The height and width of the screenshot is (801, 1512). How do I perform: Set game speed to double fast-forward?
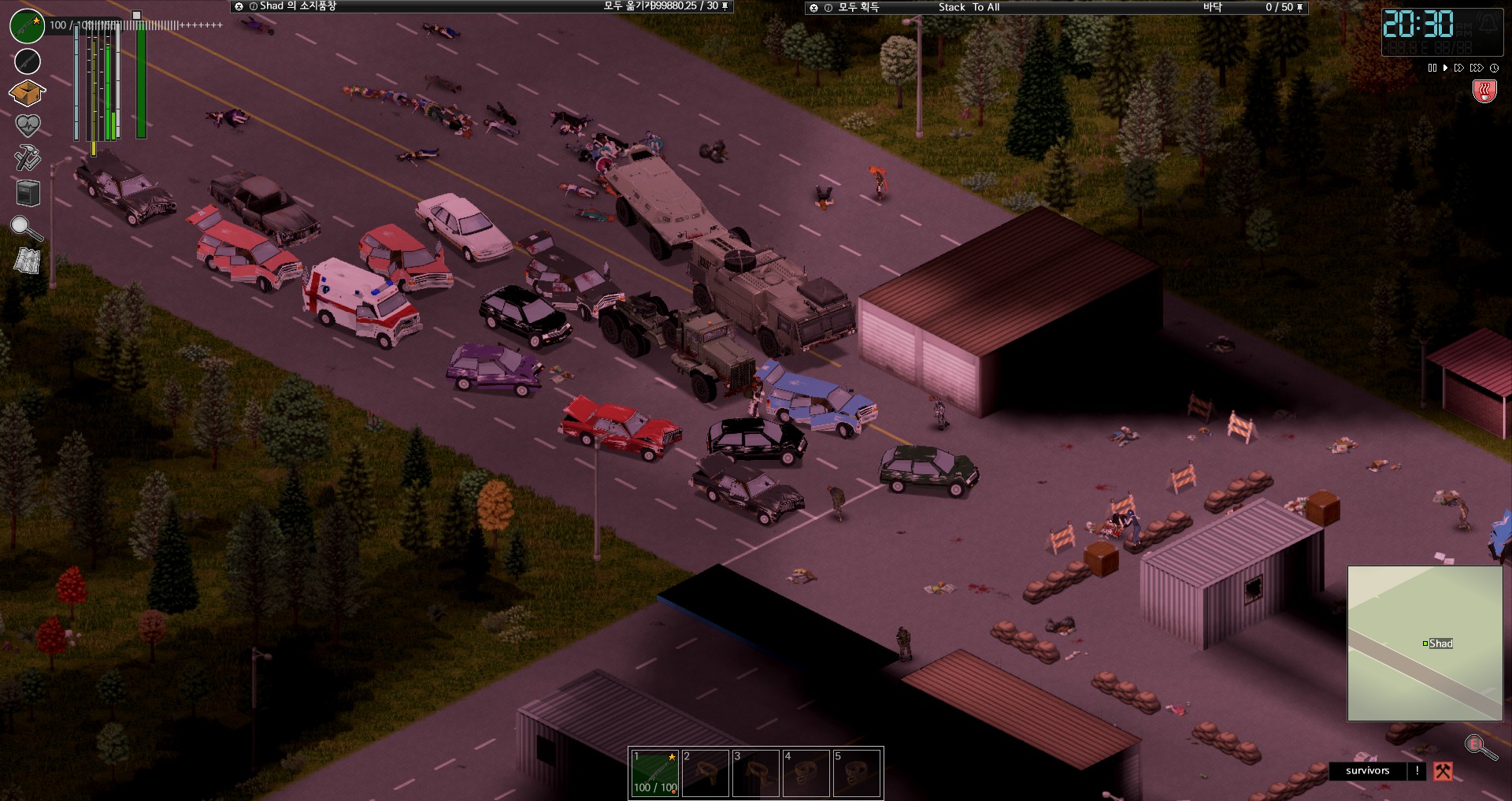tap(1459, 68)
